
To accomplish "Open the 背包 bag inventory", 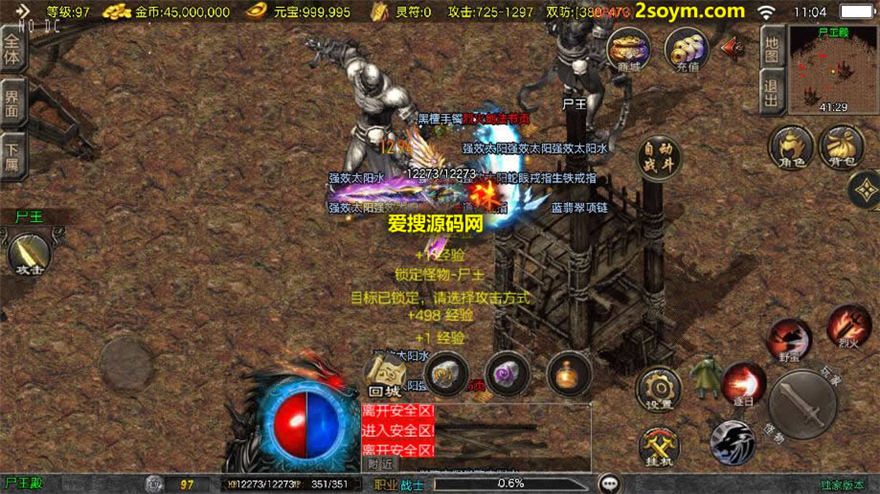I will [841, 148].
